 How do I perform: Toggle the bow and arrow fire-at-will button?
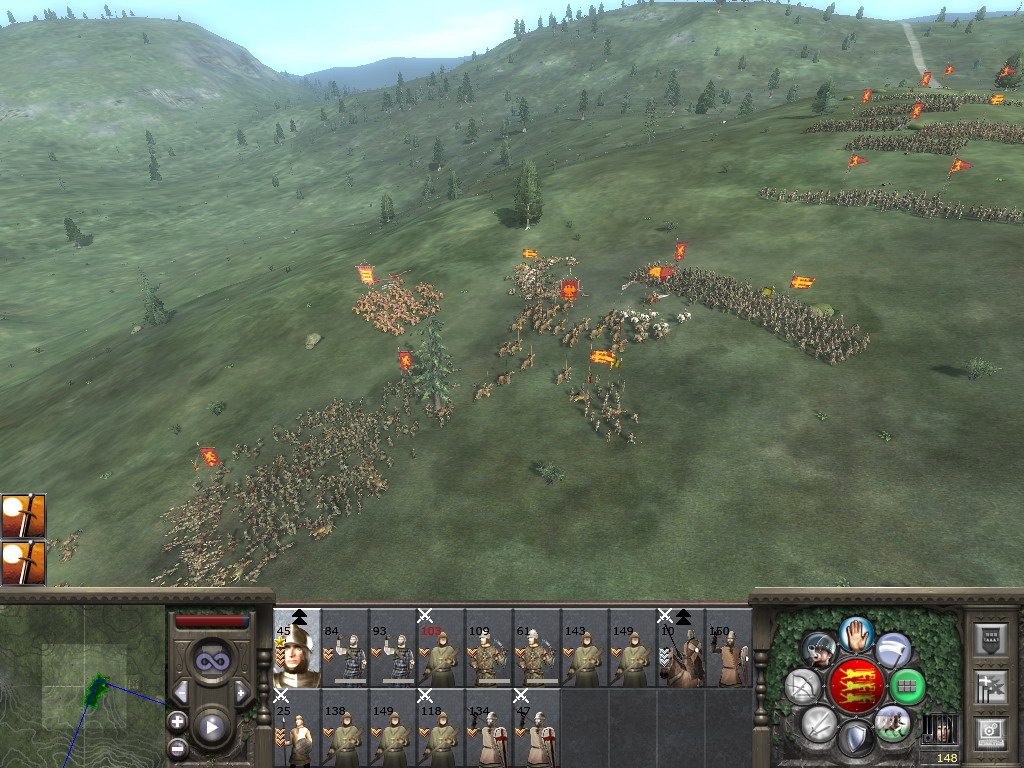pyautogui.click(x=803, y=686)
